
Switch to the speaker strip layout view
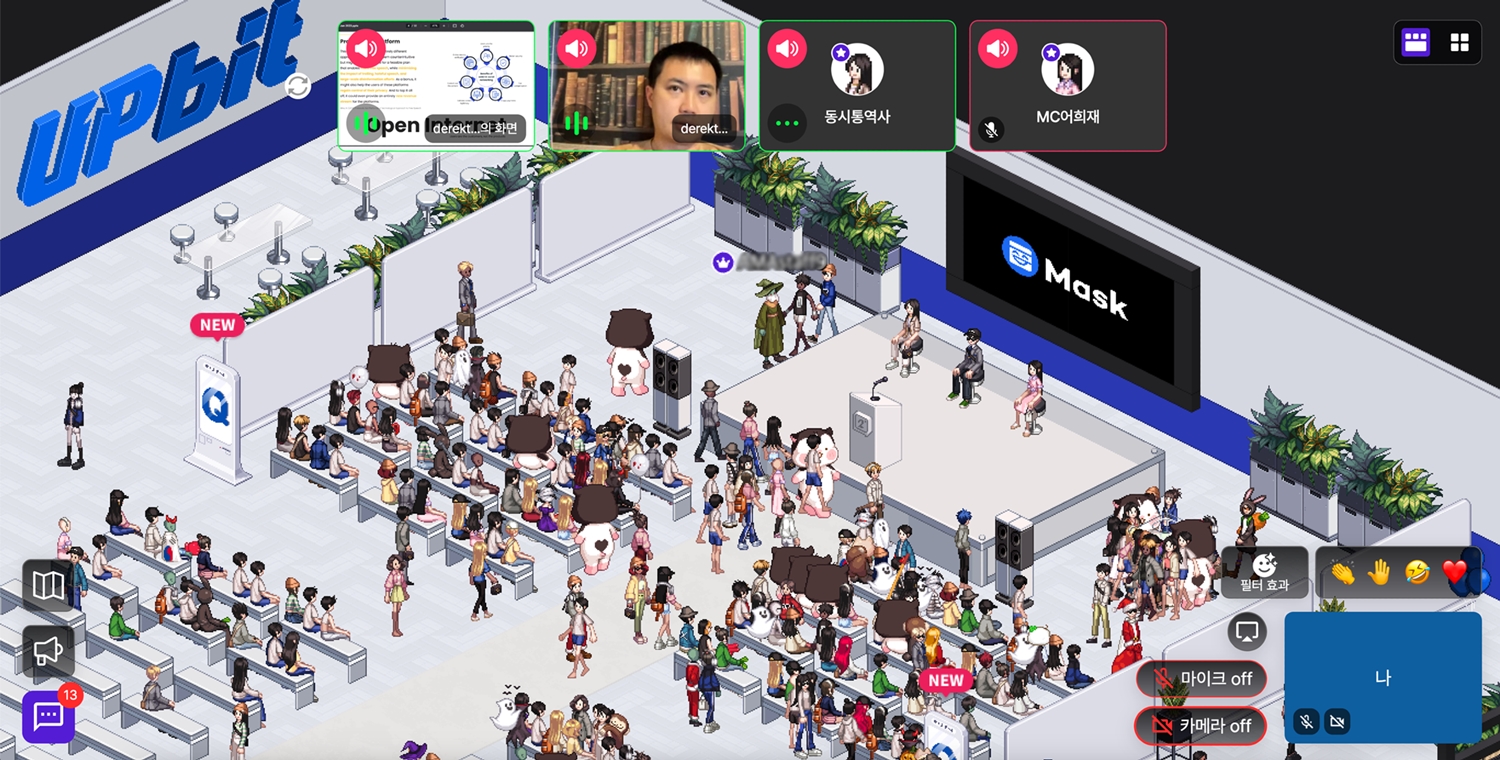(x=1415, y=42)
